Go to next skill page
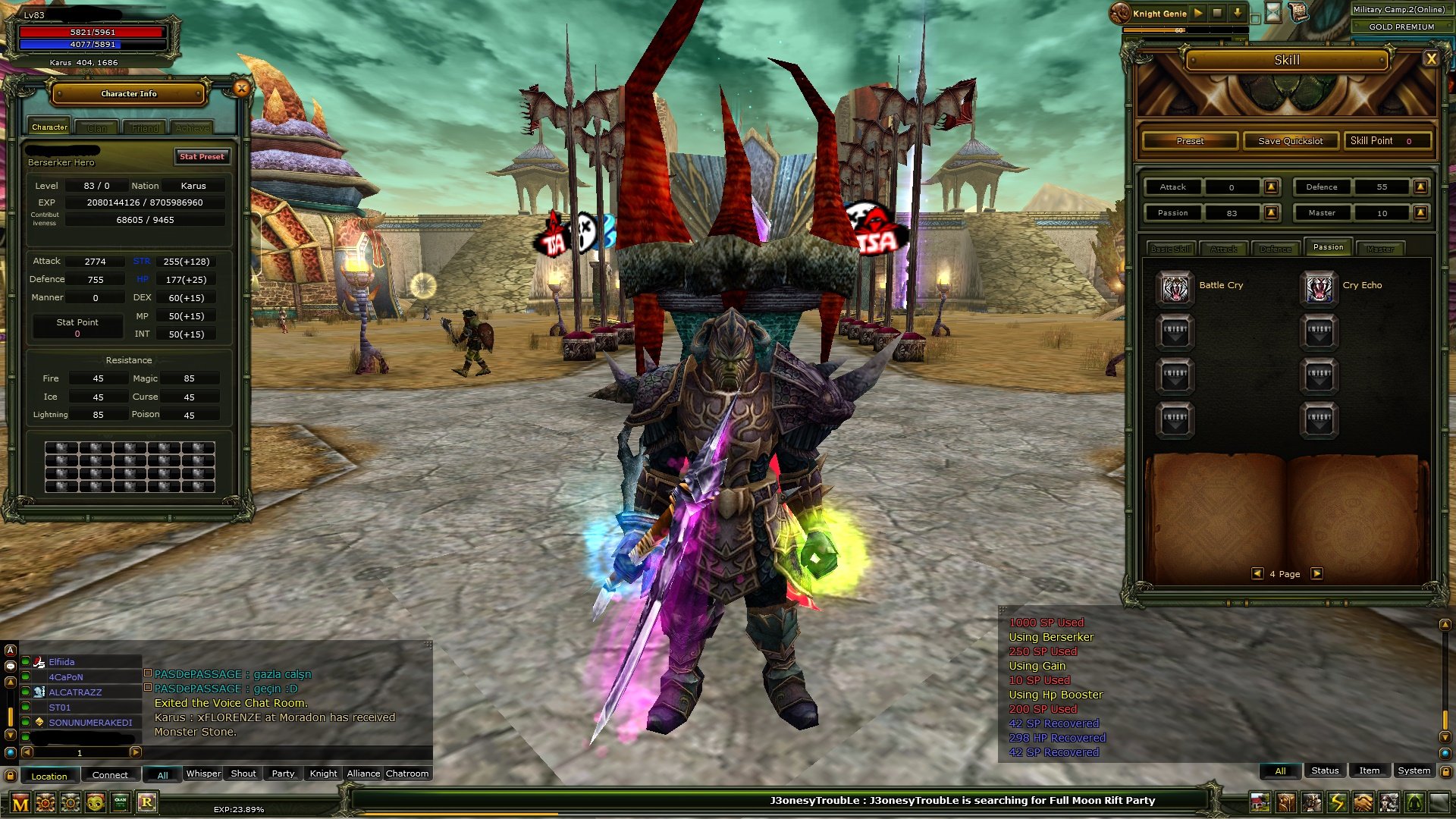 (x=1317, y=574)
